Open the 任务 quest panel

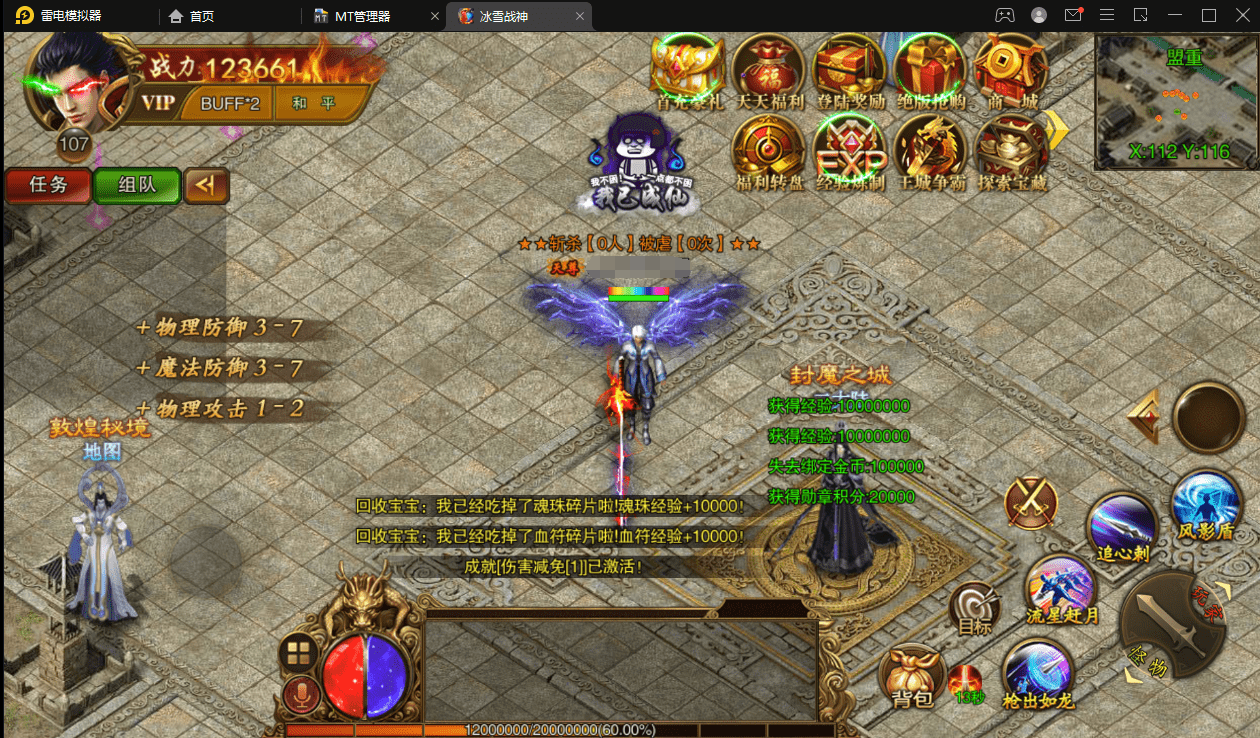pos(47,185)
